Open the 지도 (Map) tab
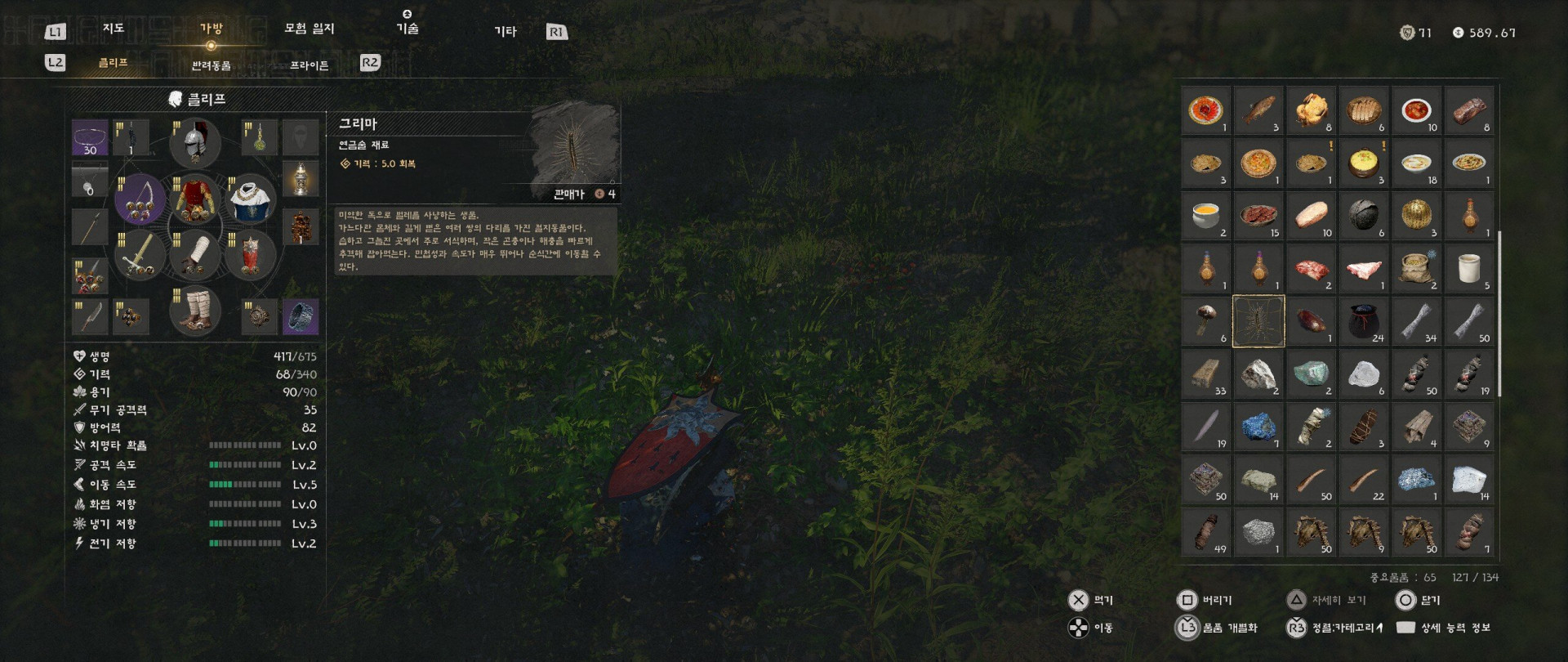 pyautogui.click(x=113, y=29)
